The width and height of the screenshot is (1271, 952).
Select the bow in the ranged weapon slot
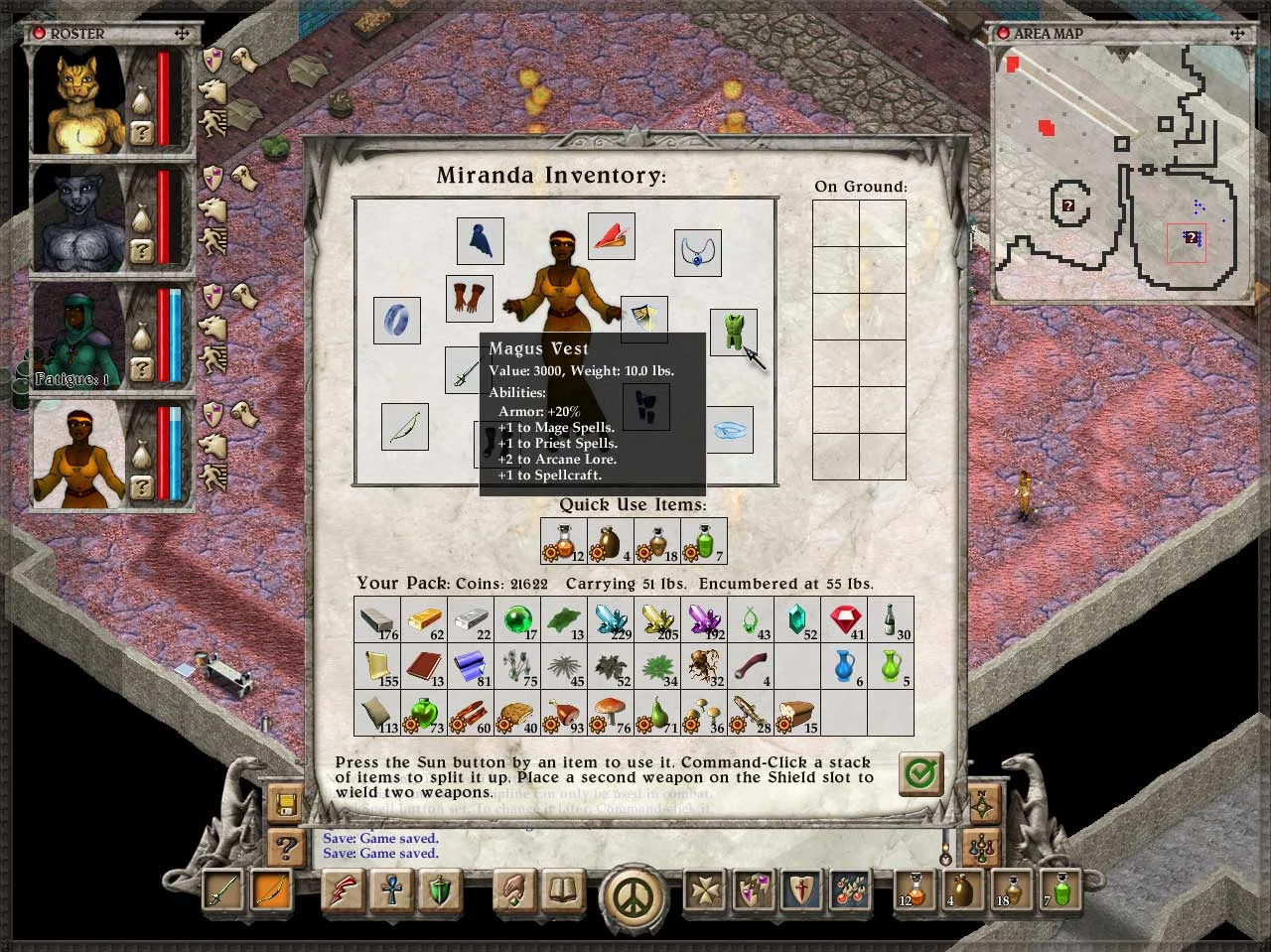pos(404,426)
